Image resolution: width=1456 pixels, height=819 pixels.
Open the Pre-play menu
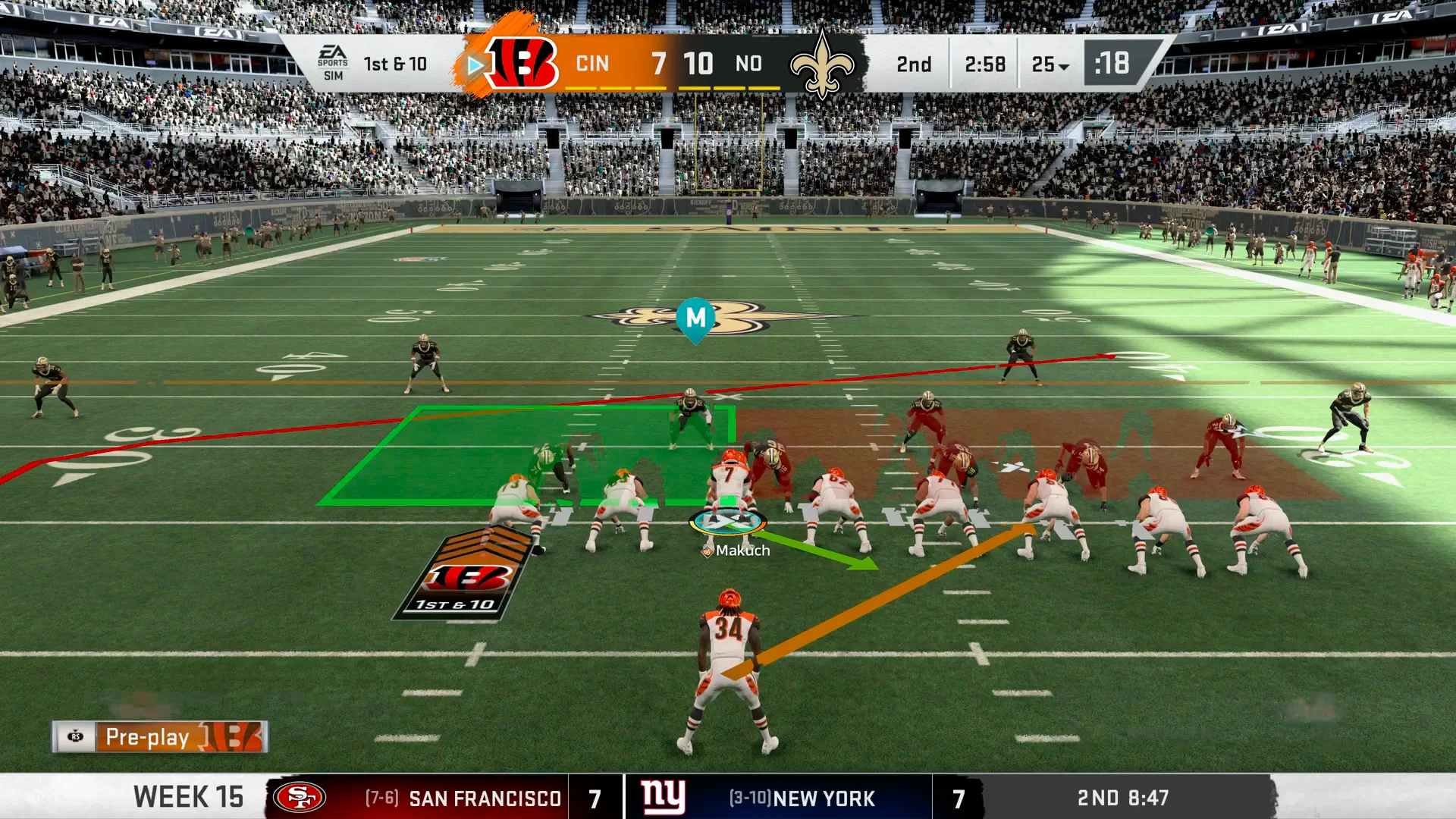pos(160,736)
